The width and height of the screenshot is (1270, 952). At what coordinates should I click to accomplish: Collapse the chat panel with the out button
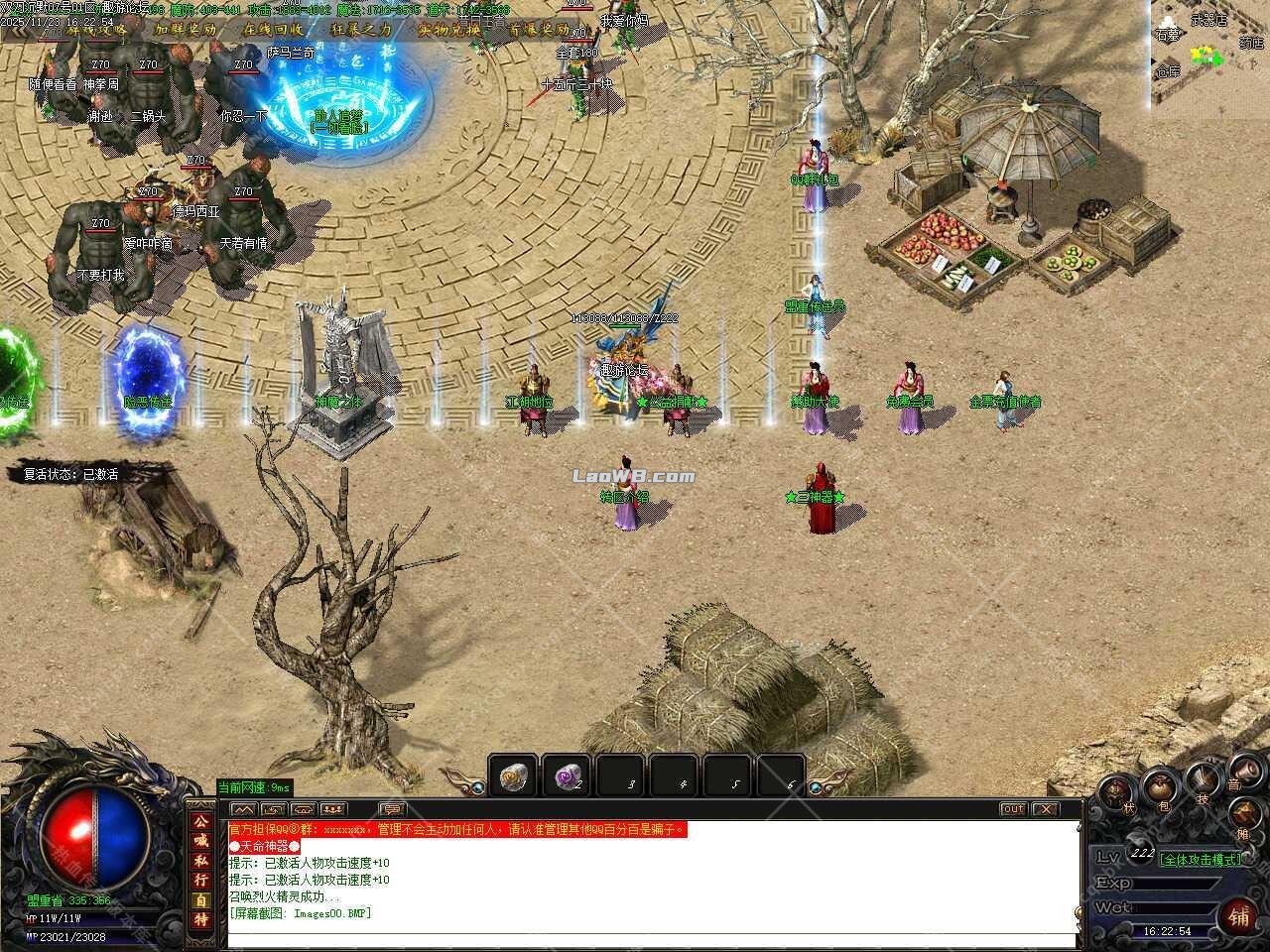click(x=1013, y=809)
